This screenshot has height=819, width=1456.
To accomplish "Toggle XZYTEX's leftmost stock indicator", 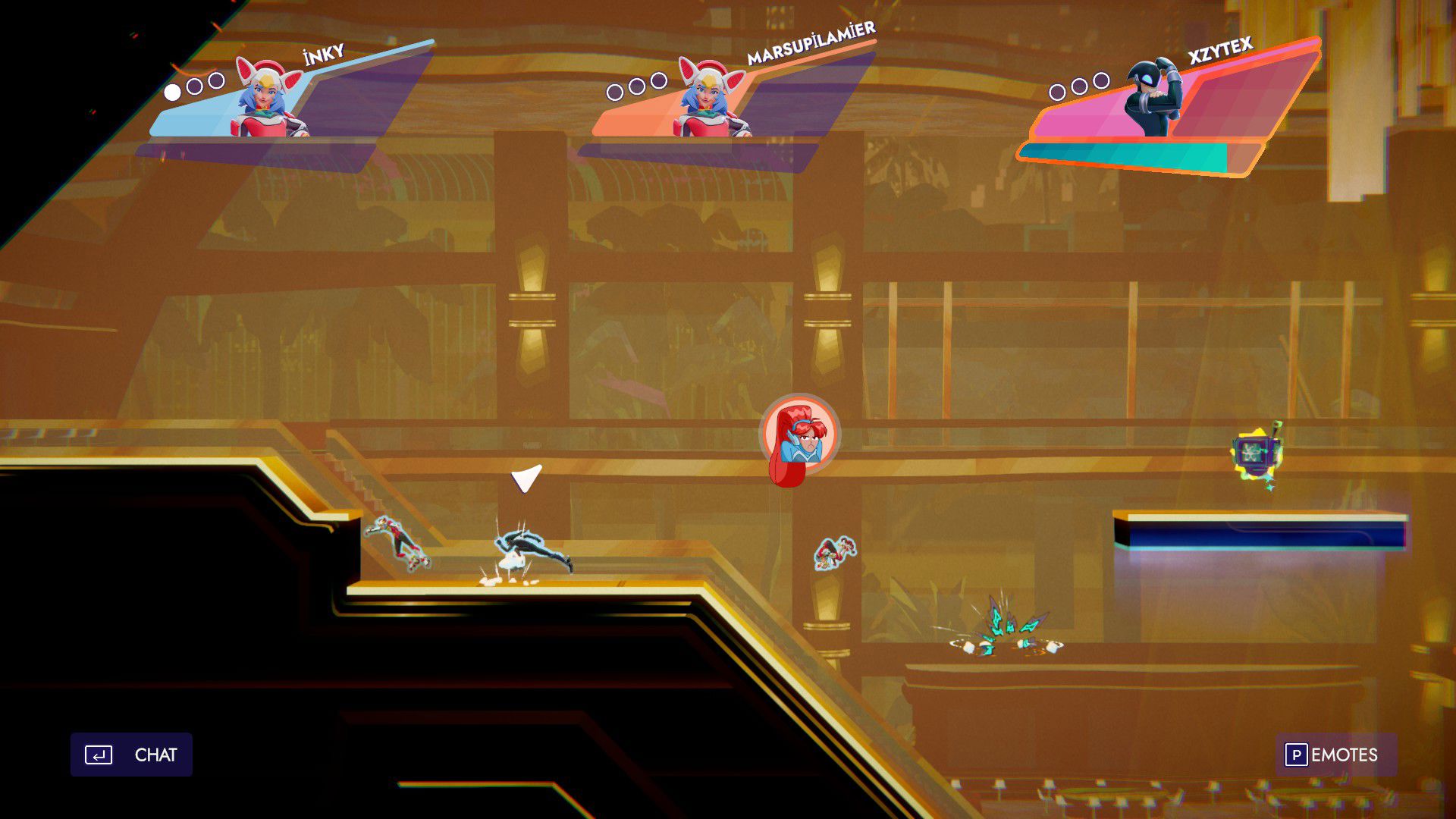I will pos(1057,91).
